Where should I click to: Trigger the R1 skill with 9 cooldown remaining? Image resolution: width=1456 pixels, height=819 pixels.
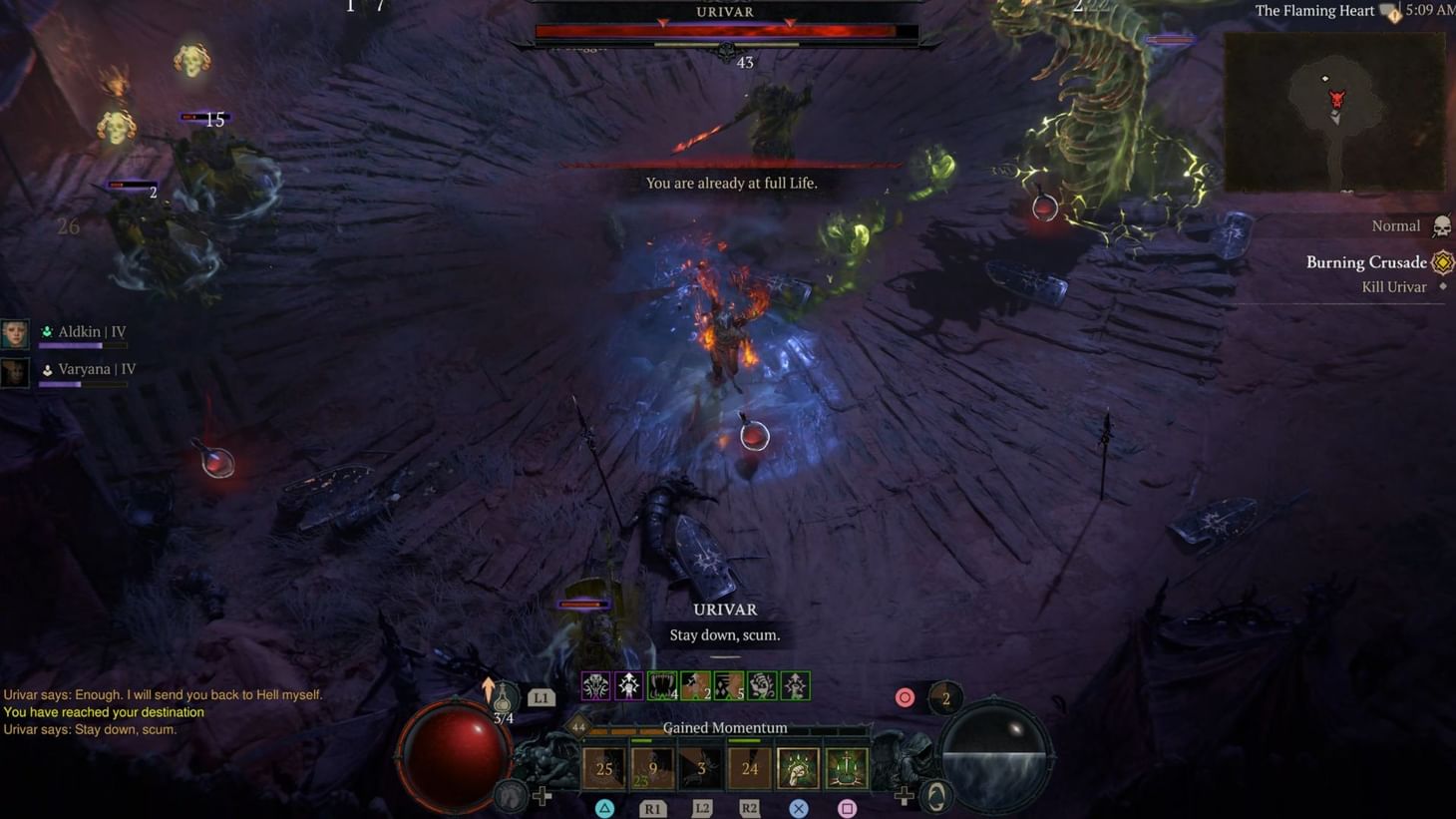(651, 768)
